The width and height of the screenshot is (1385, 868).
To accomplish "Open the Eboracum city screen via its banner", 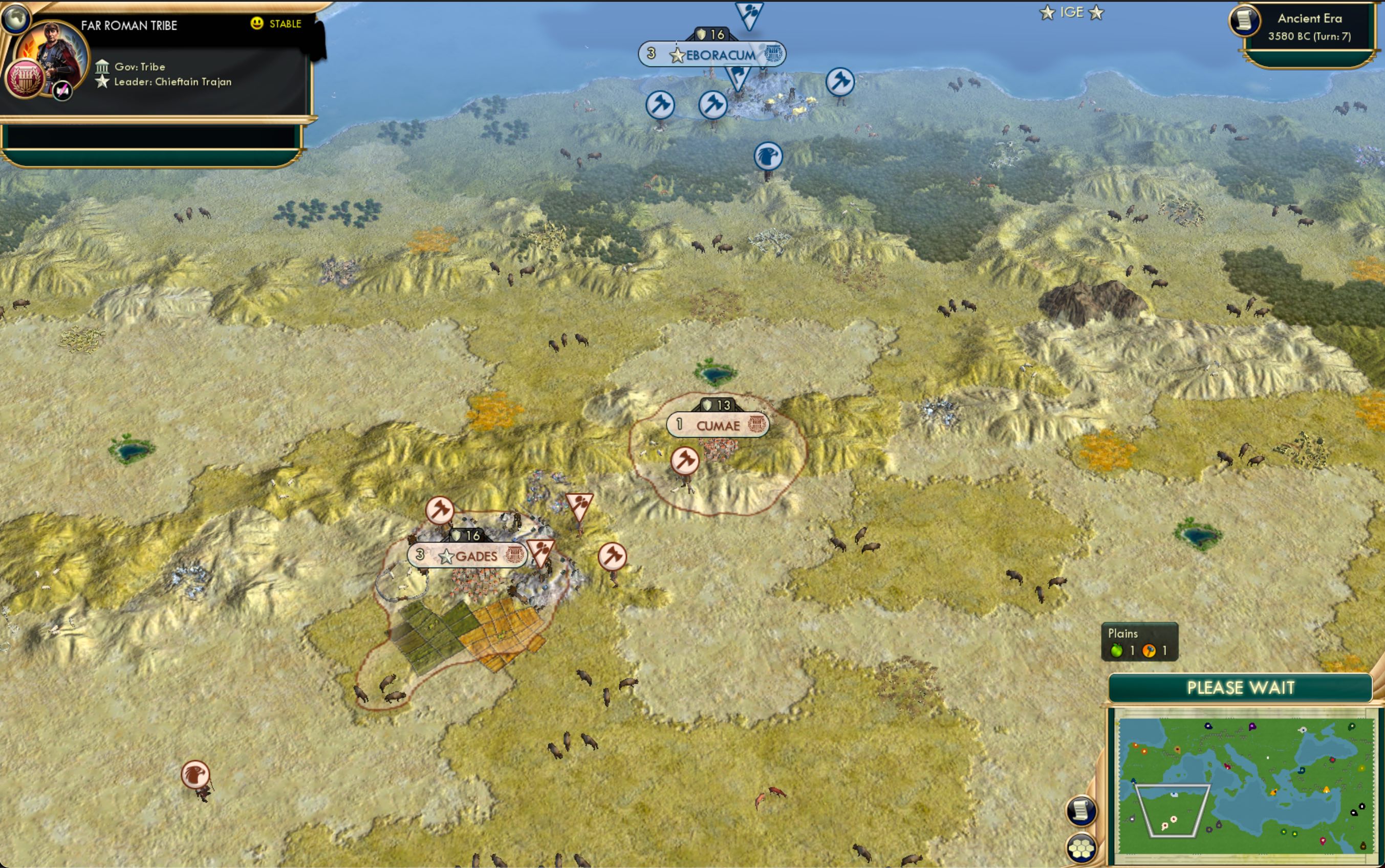I will pyautogui.click(x=716, y=55).
